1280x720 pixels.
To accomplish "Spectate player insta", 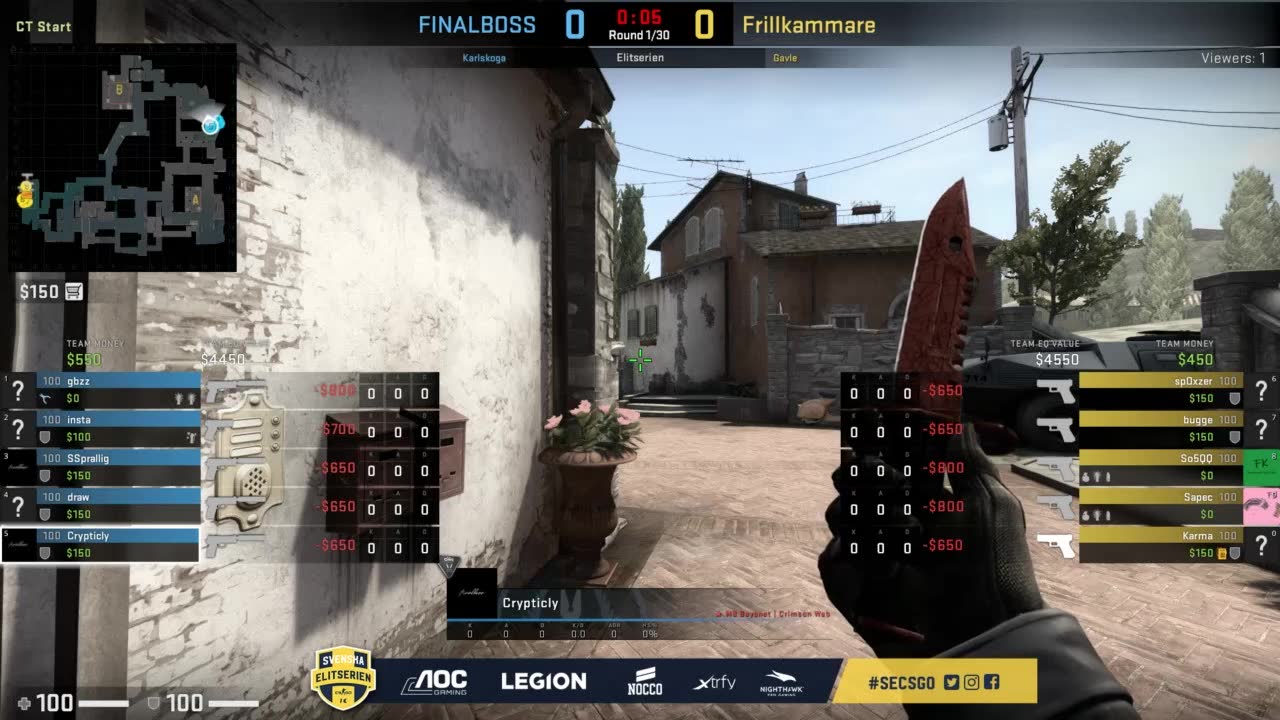I will click(x=118, y=428).
